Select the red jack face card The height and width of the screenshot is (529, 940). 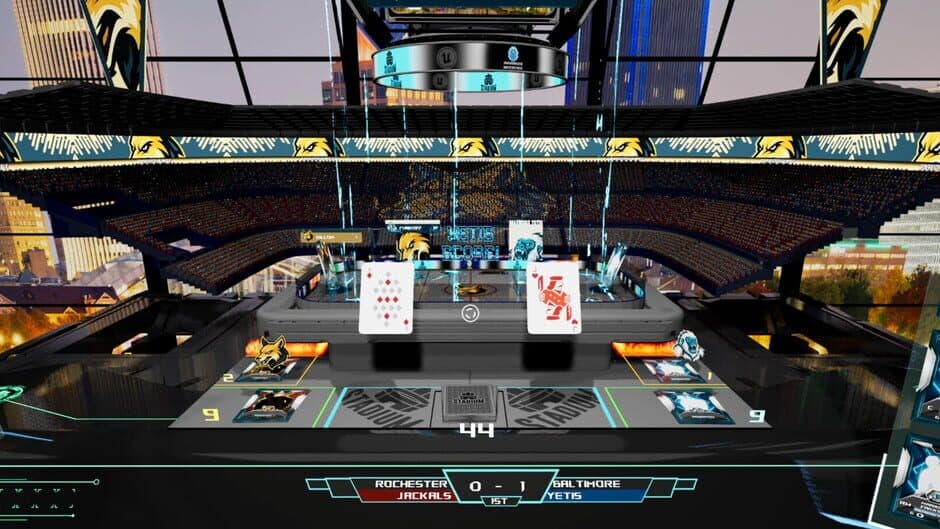(x=553, y=297)
